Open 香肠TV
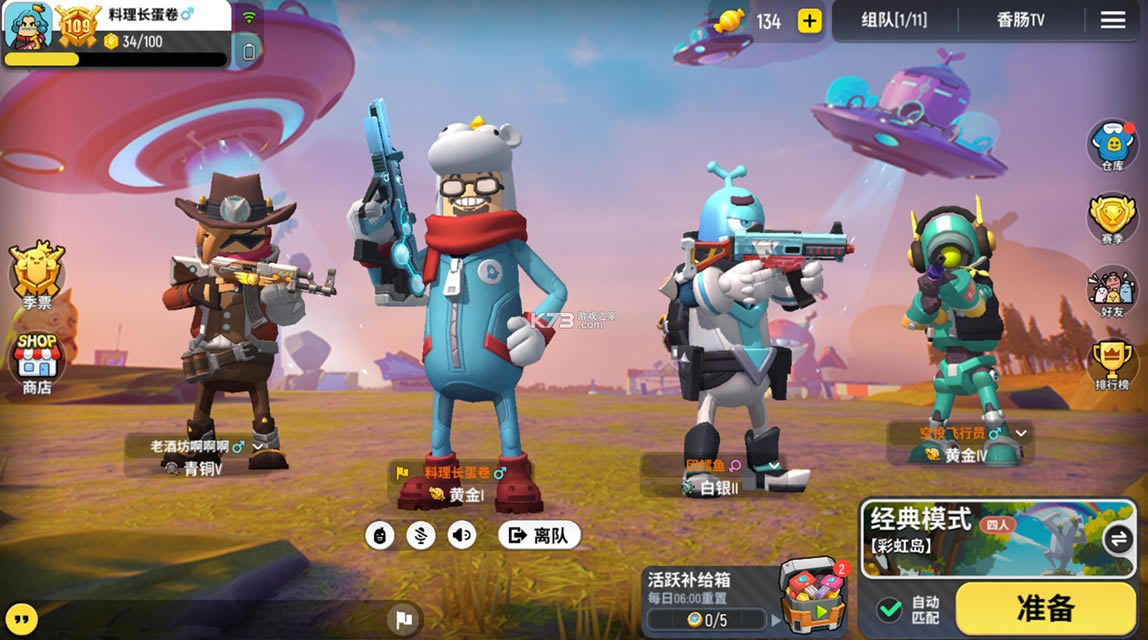 [1020, 20]
